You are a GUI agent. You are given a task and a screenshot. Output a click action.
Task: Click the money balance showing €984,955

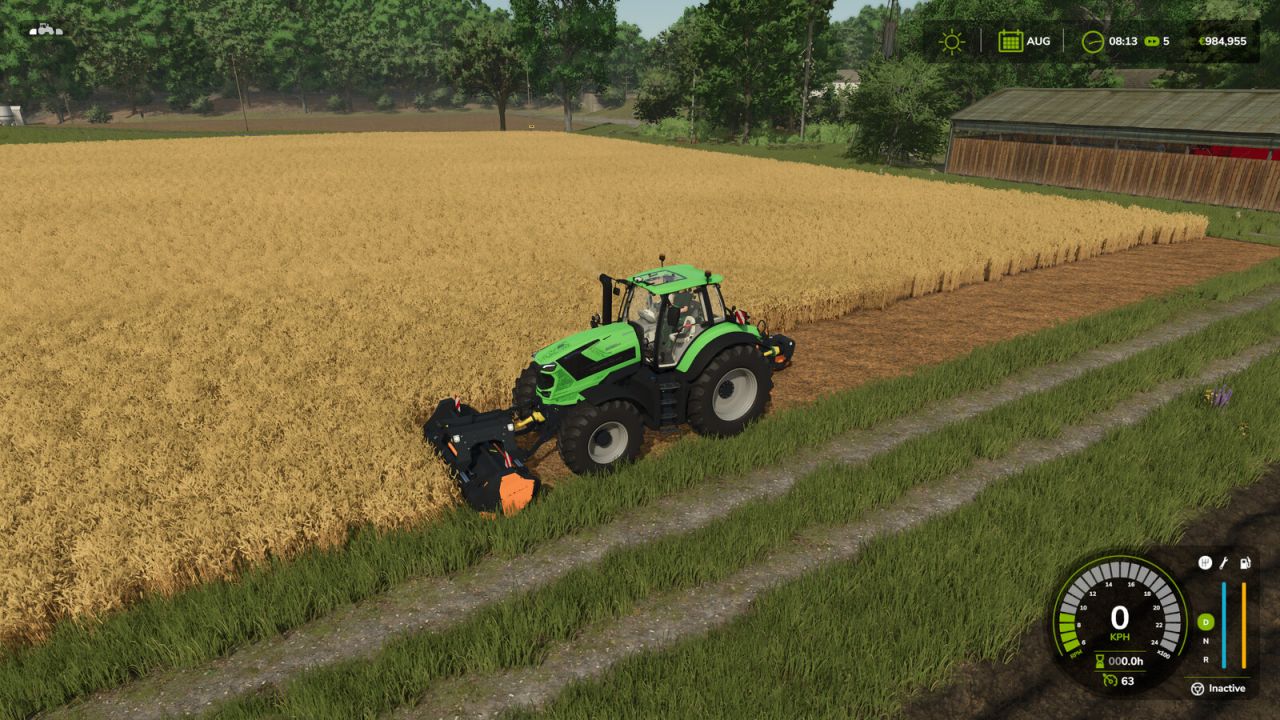(x=1223, y=41)
